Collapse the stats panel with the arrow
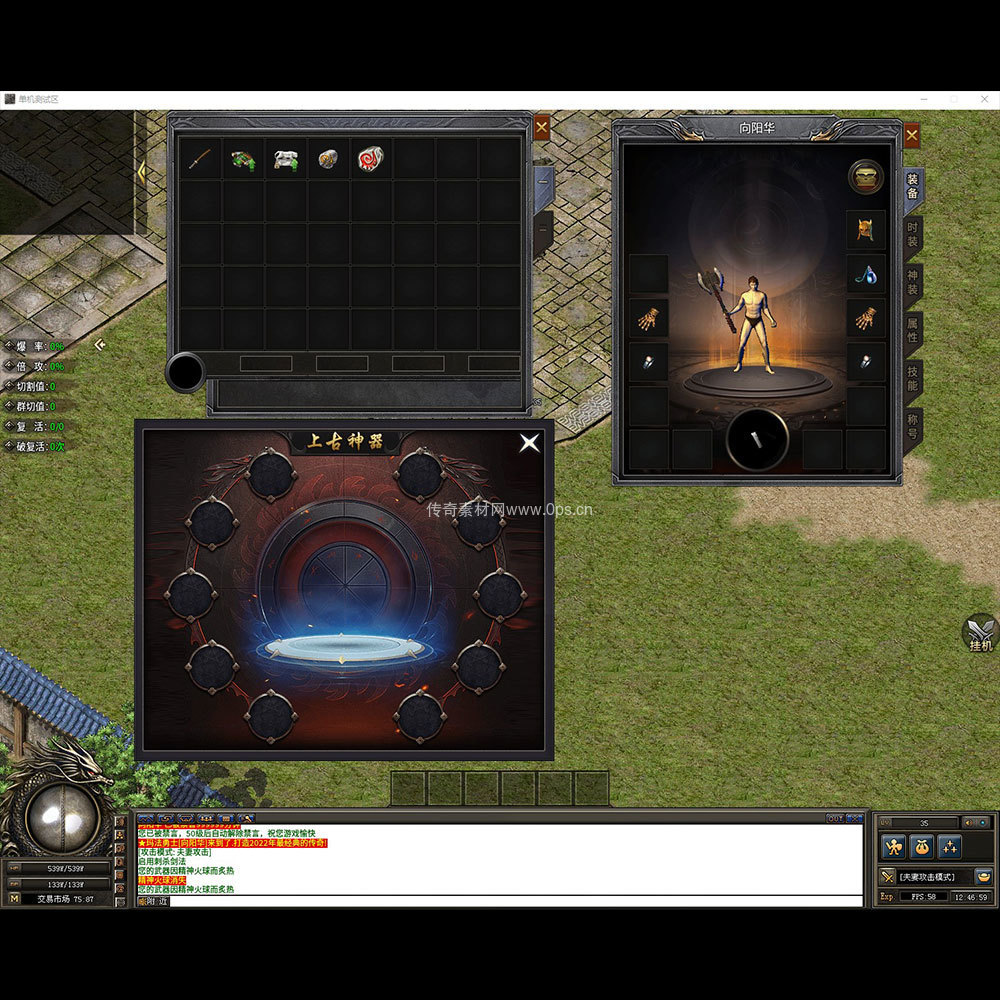 [x=100, y=345]
